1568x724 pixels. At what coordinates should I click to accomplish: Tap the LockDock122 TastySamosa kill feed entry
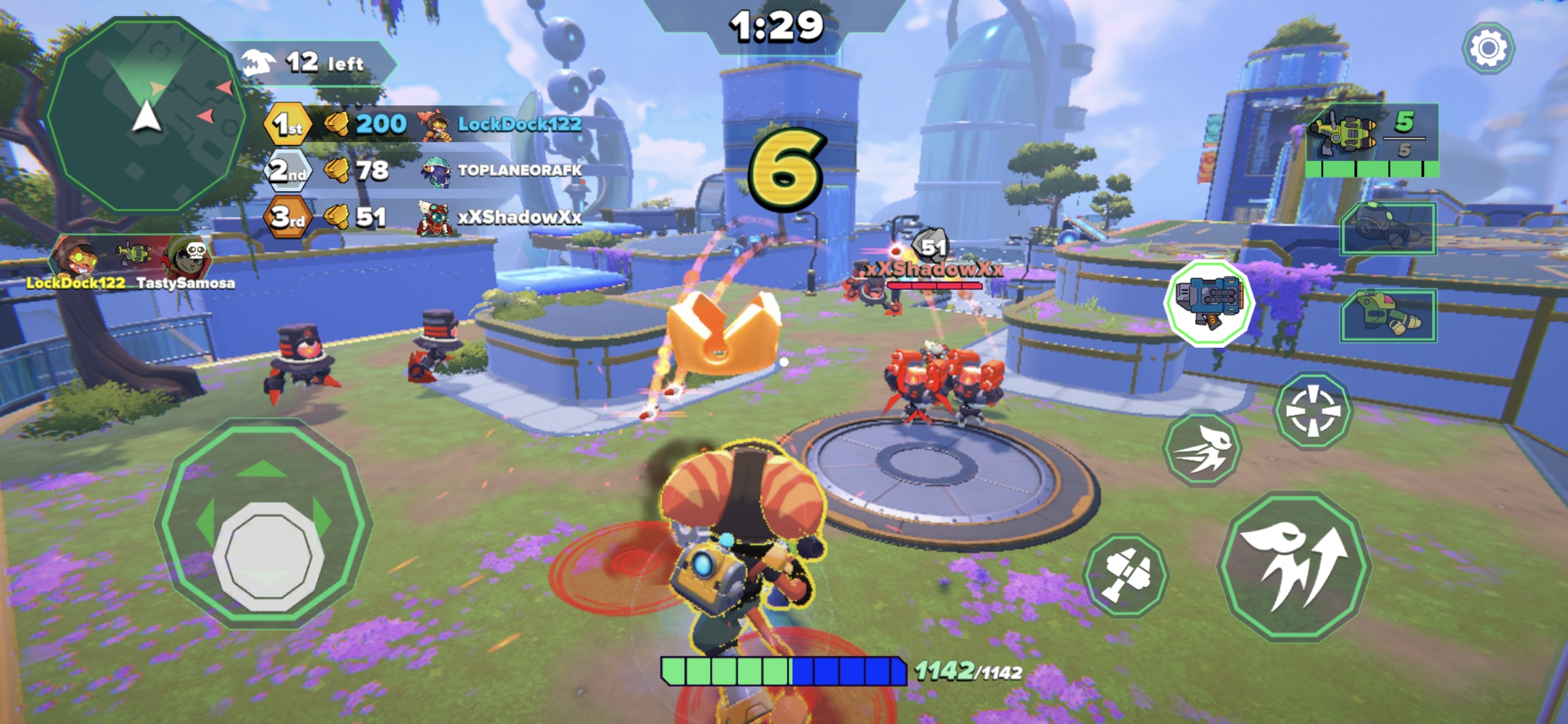pyautogui.click(x=131, y=263)
